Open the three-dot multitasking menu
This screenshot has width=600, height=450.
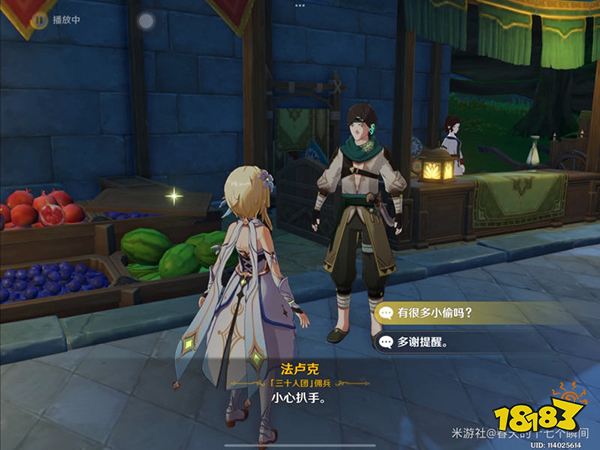pyautogui.click(x=300, y=5)
